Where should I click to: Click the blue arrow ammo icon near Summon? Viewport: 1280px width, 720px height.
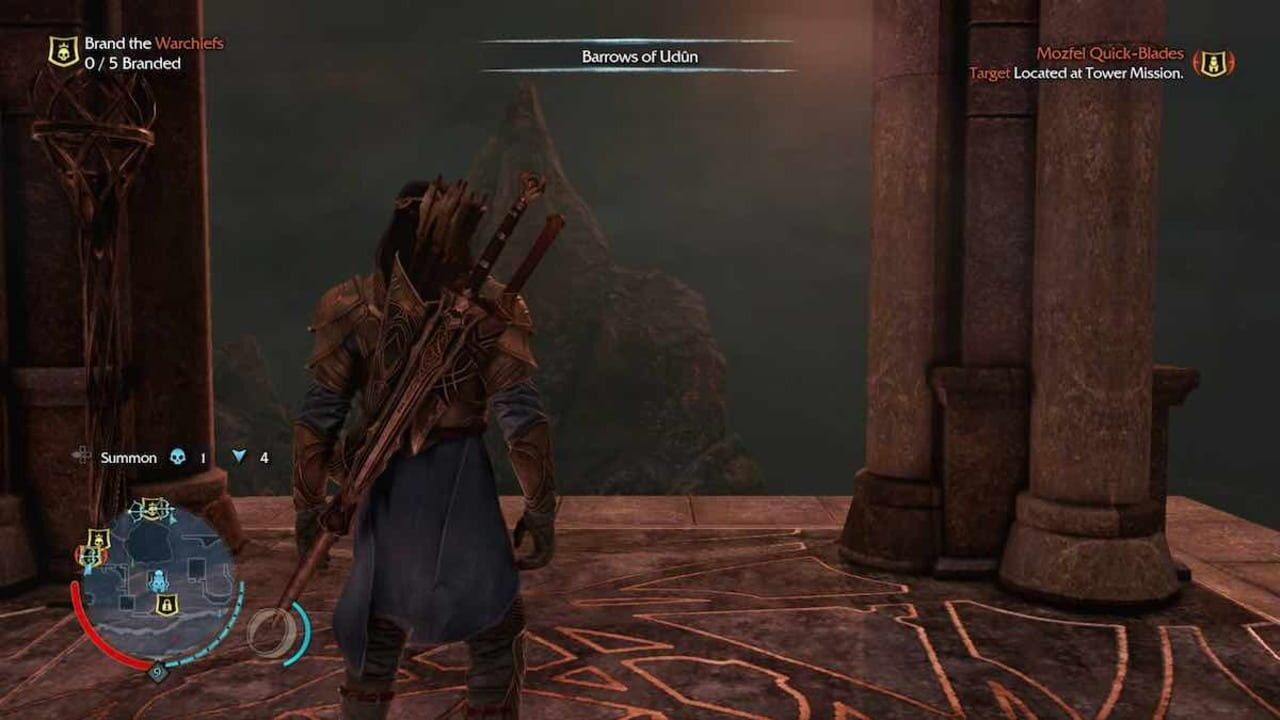(x=238, y=457)
